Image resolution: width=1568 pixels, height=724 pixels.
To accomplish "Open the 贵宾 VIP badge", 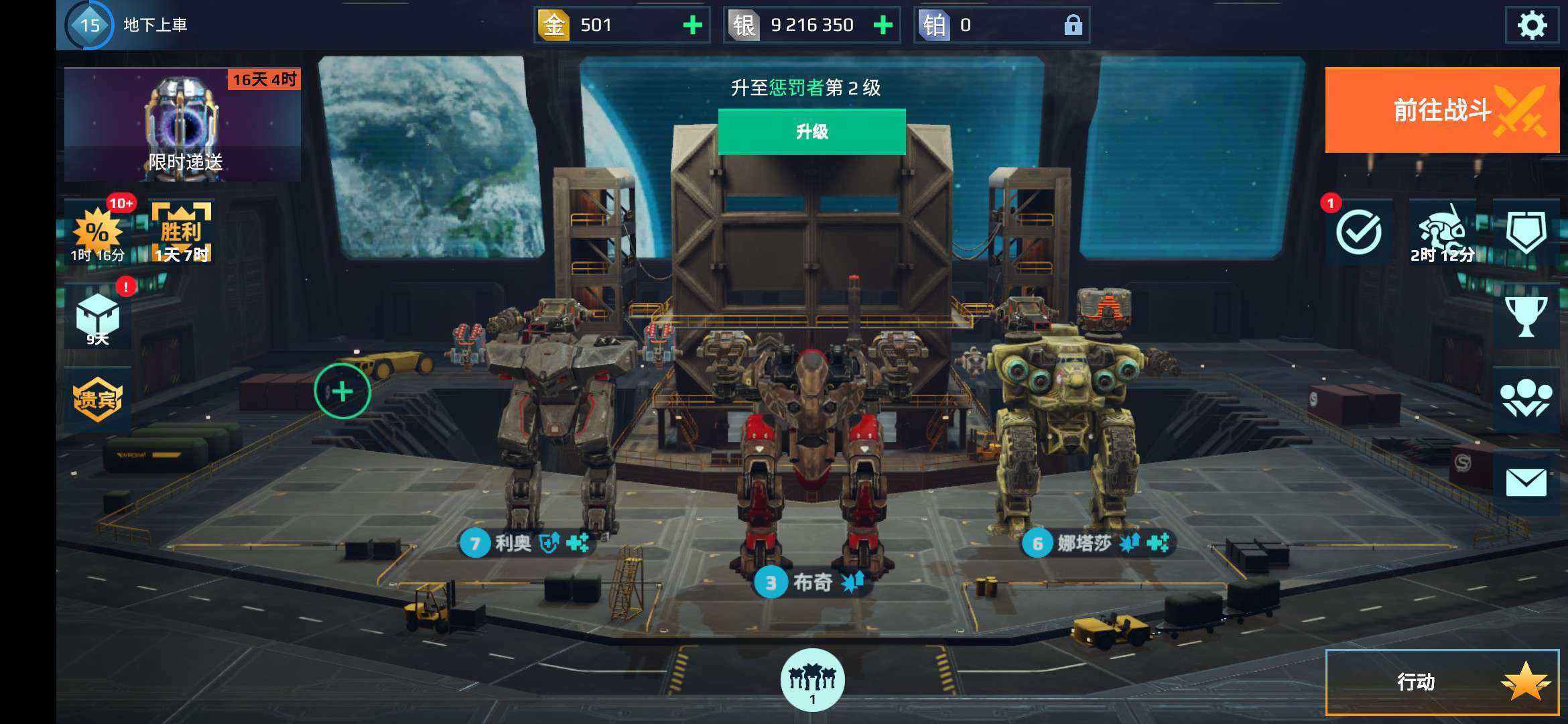I will (98, 400).
